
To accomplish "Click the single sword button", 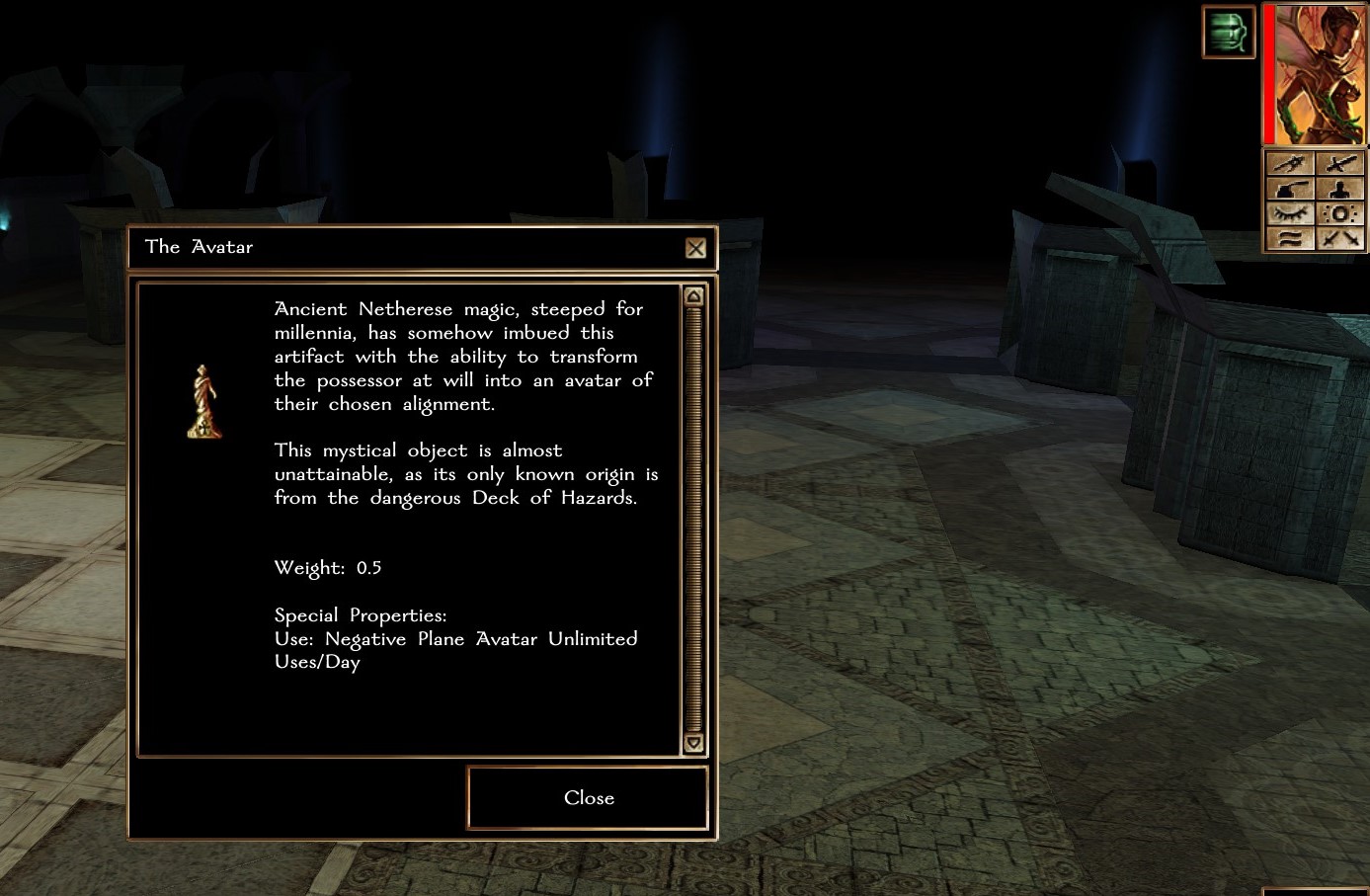I will click(x=1340, y=164).
